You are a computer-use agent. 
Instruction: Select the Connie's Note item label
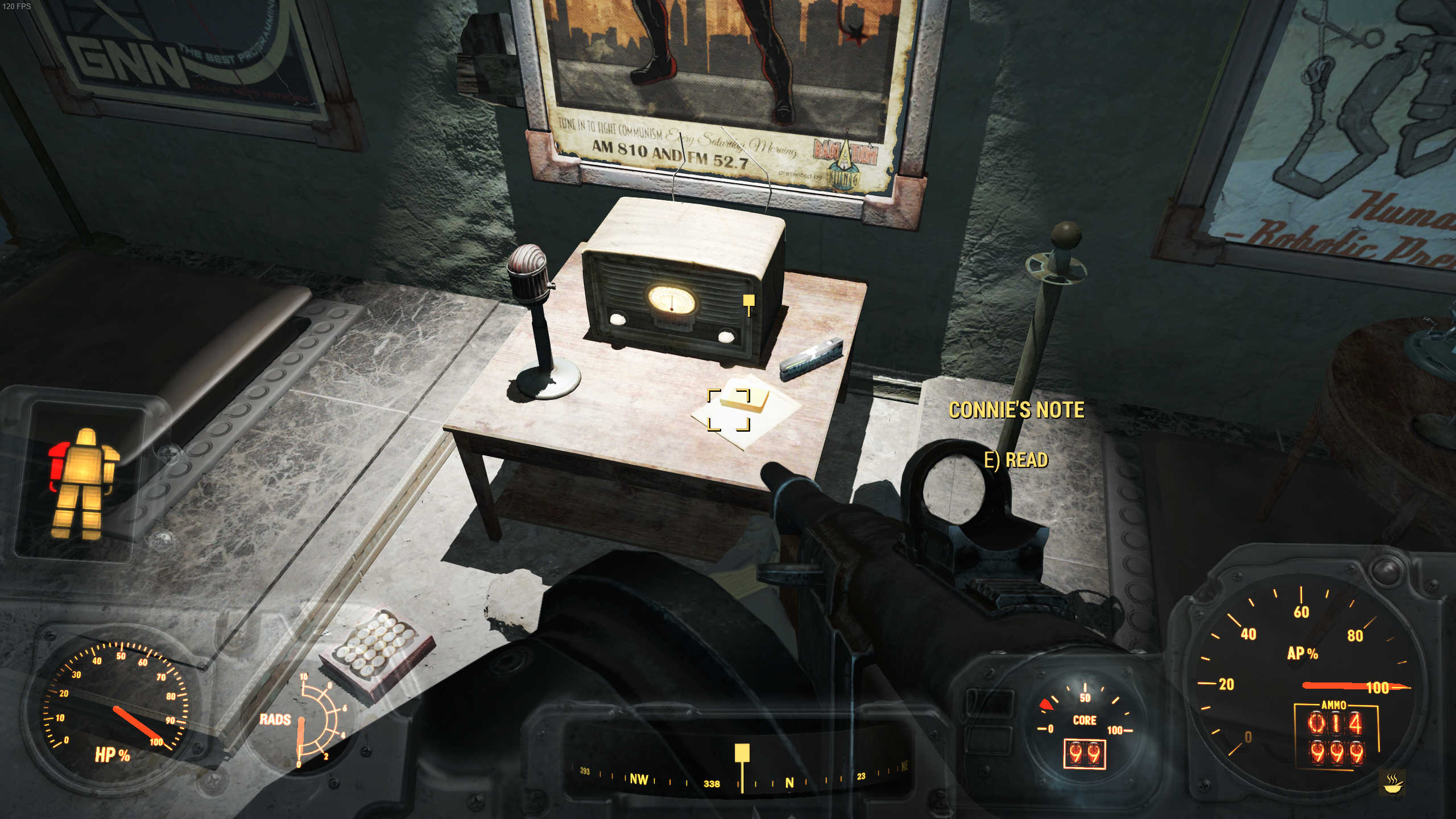pyautogui.click(x=1016, y=410)
